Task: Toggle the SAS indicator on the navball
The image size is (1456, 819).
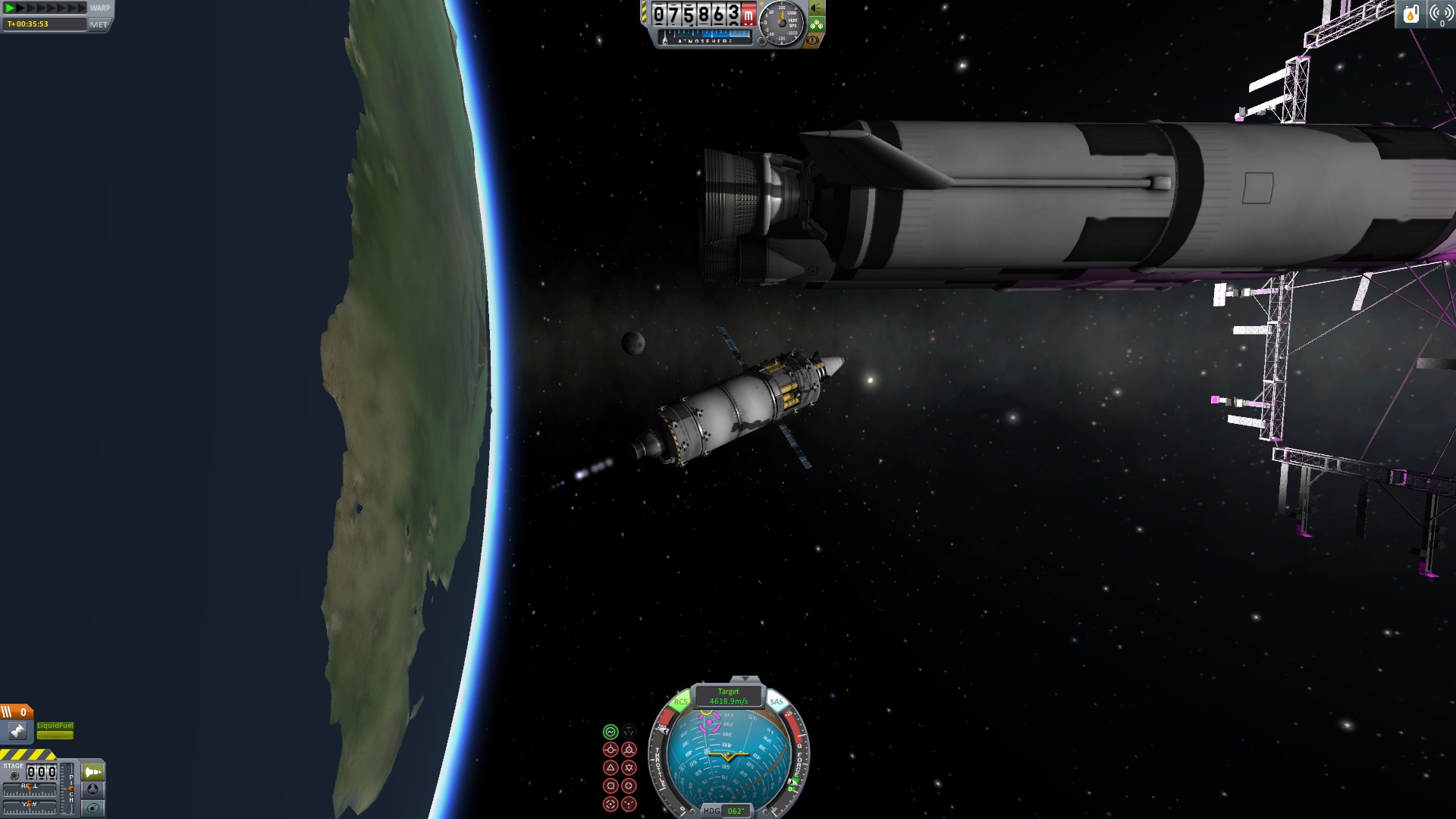Action: click(777, 701)
